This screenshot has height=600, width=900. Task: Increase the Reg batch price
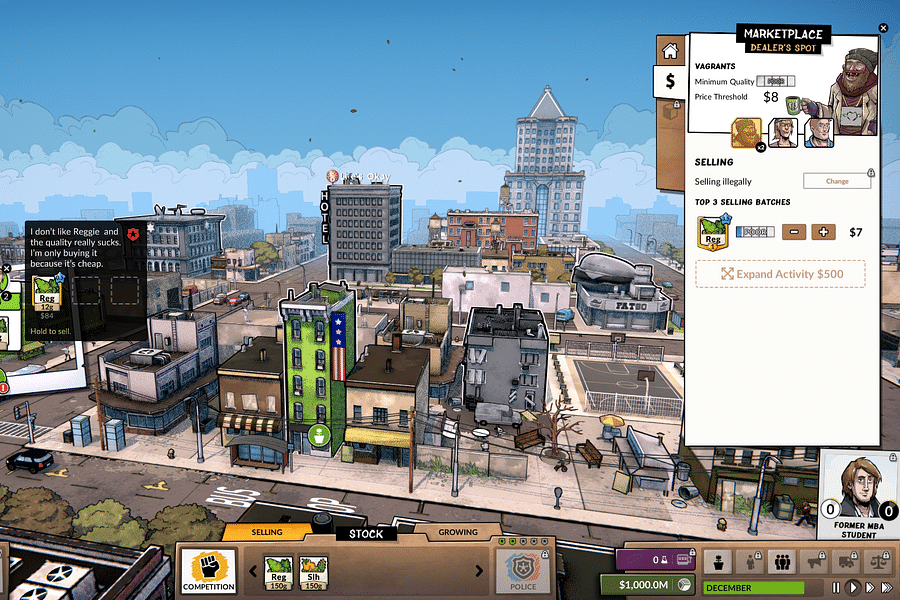pyautogui.click(x=823, y=232)
